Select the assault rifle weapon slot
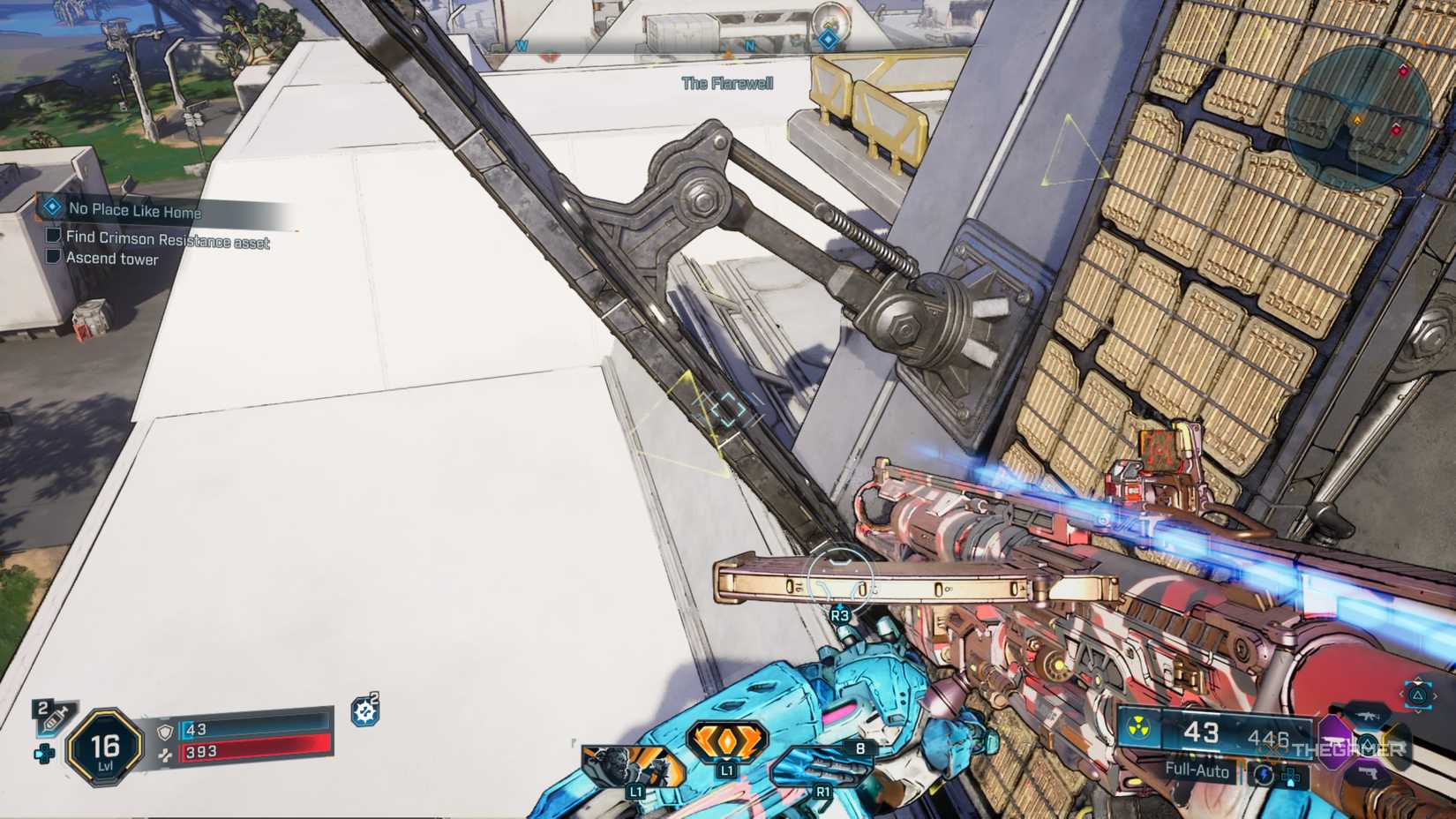The width and height of the screenshot is (1456, 819). (1368, 717)
